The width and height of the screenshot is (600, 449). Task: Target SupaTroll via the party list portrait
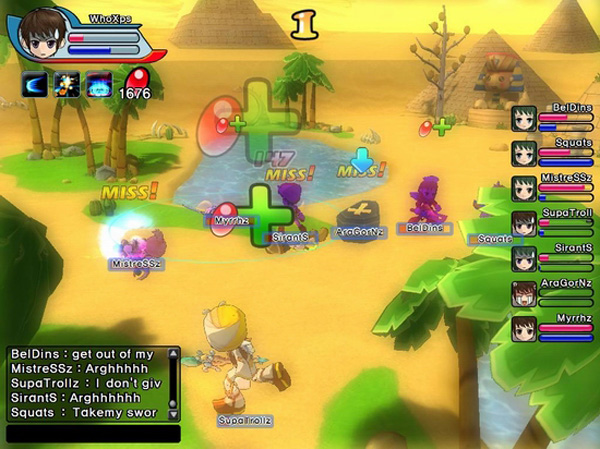click(x=525, y=224)
